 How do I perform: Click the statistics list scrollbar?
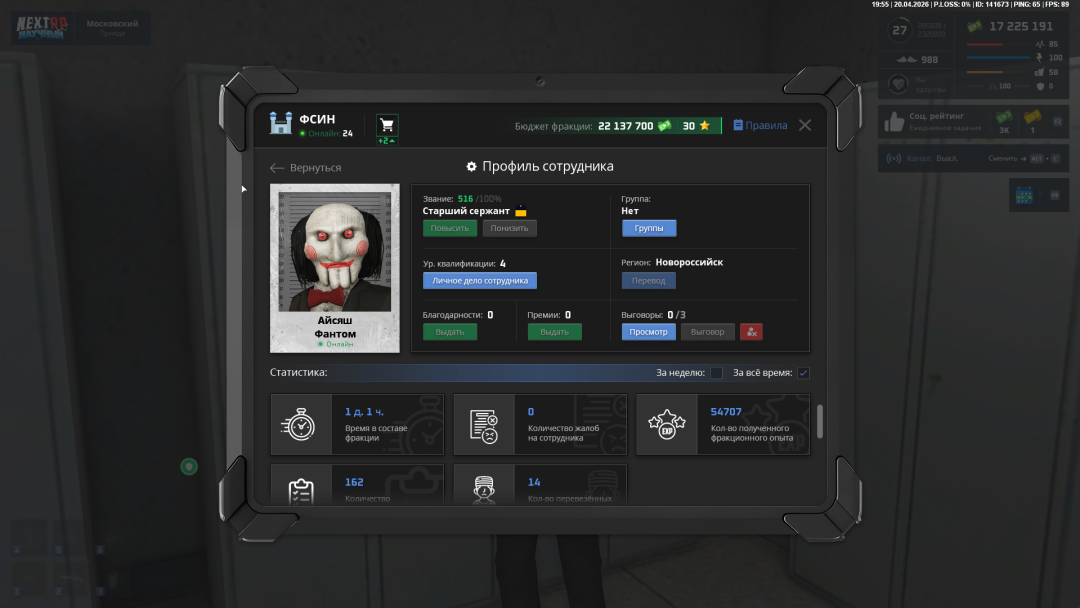820,421
